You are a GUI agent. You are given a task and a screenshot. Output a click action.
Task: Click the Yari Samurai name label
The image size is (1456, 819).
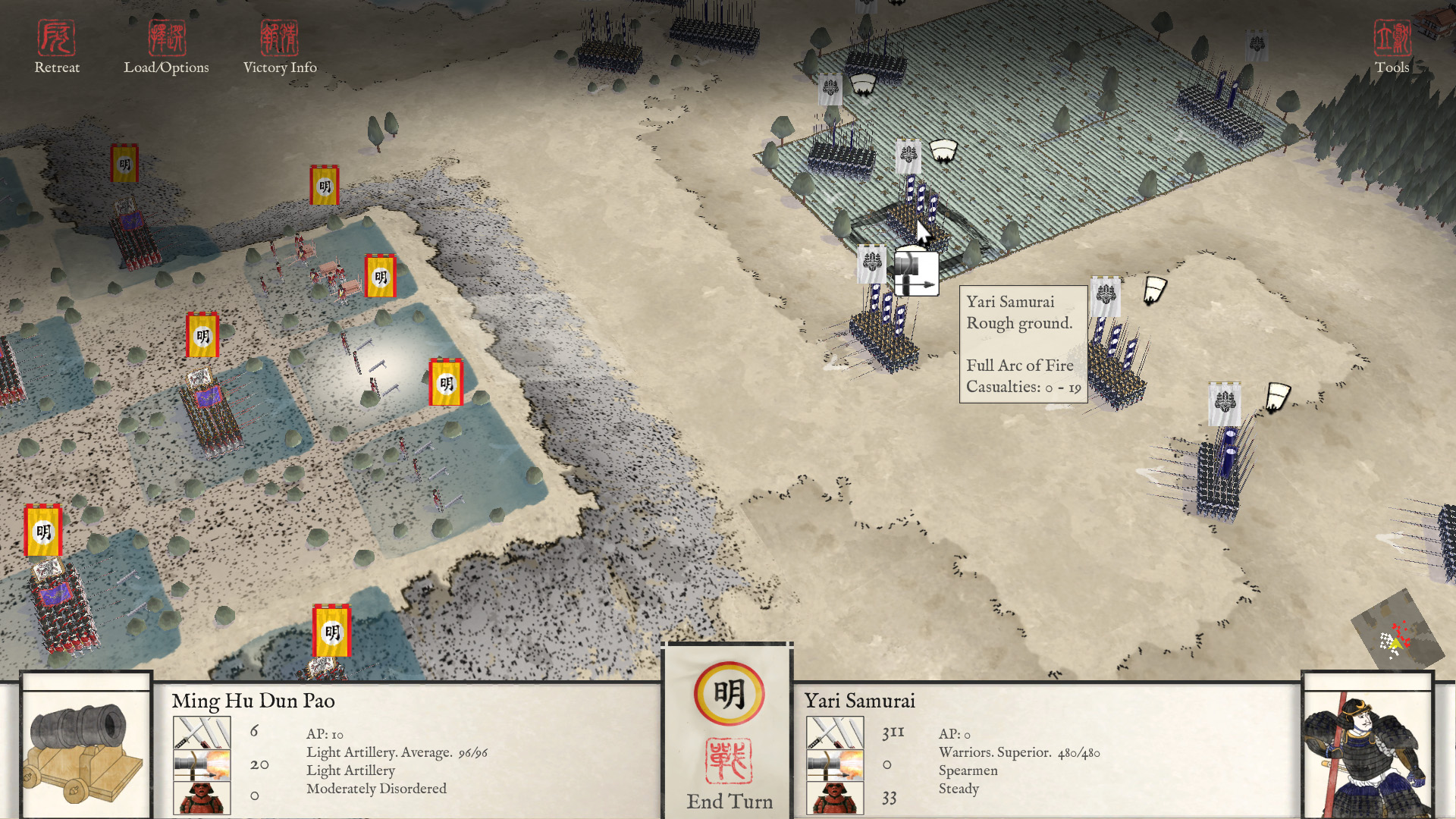[860, 701]
